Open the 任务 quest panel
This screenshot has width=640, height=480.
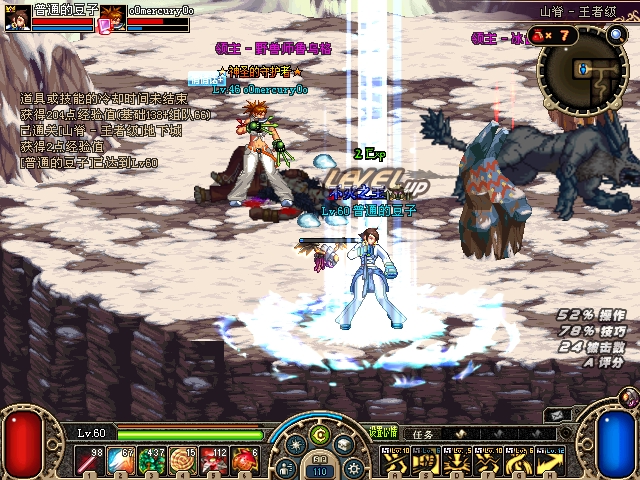tap(421, 435)
